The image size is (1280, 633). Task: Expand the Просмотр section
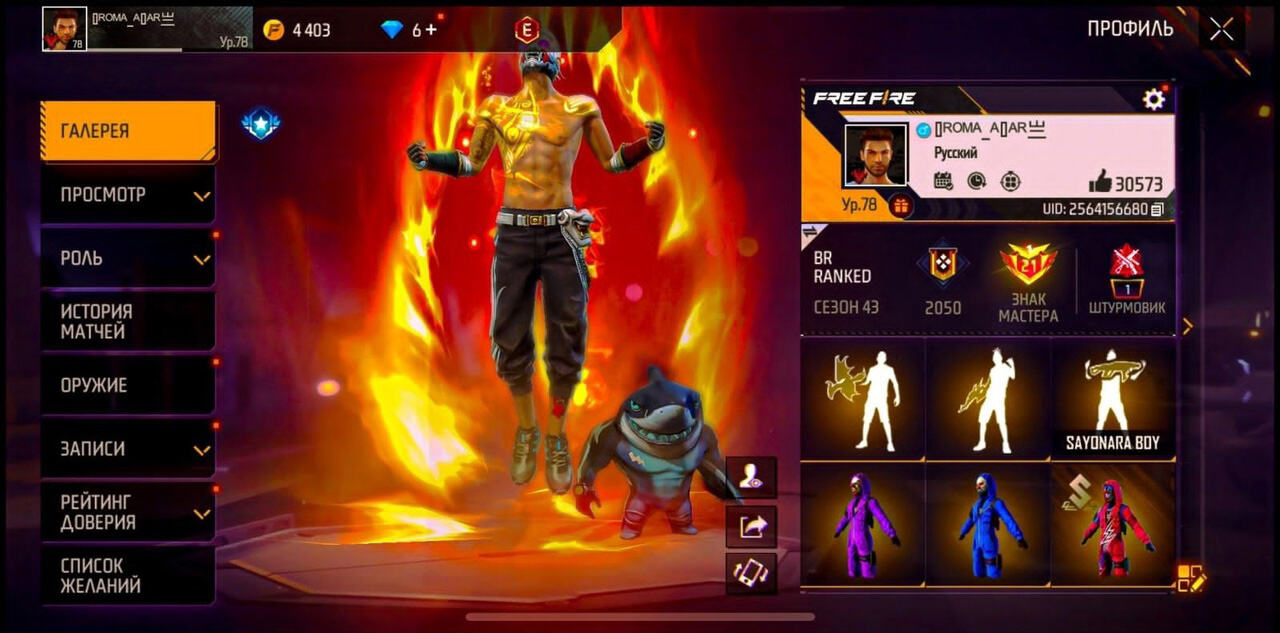(128, 194)
